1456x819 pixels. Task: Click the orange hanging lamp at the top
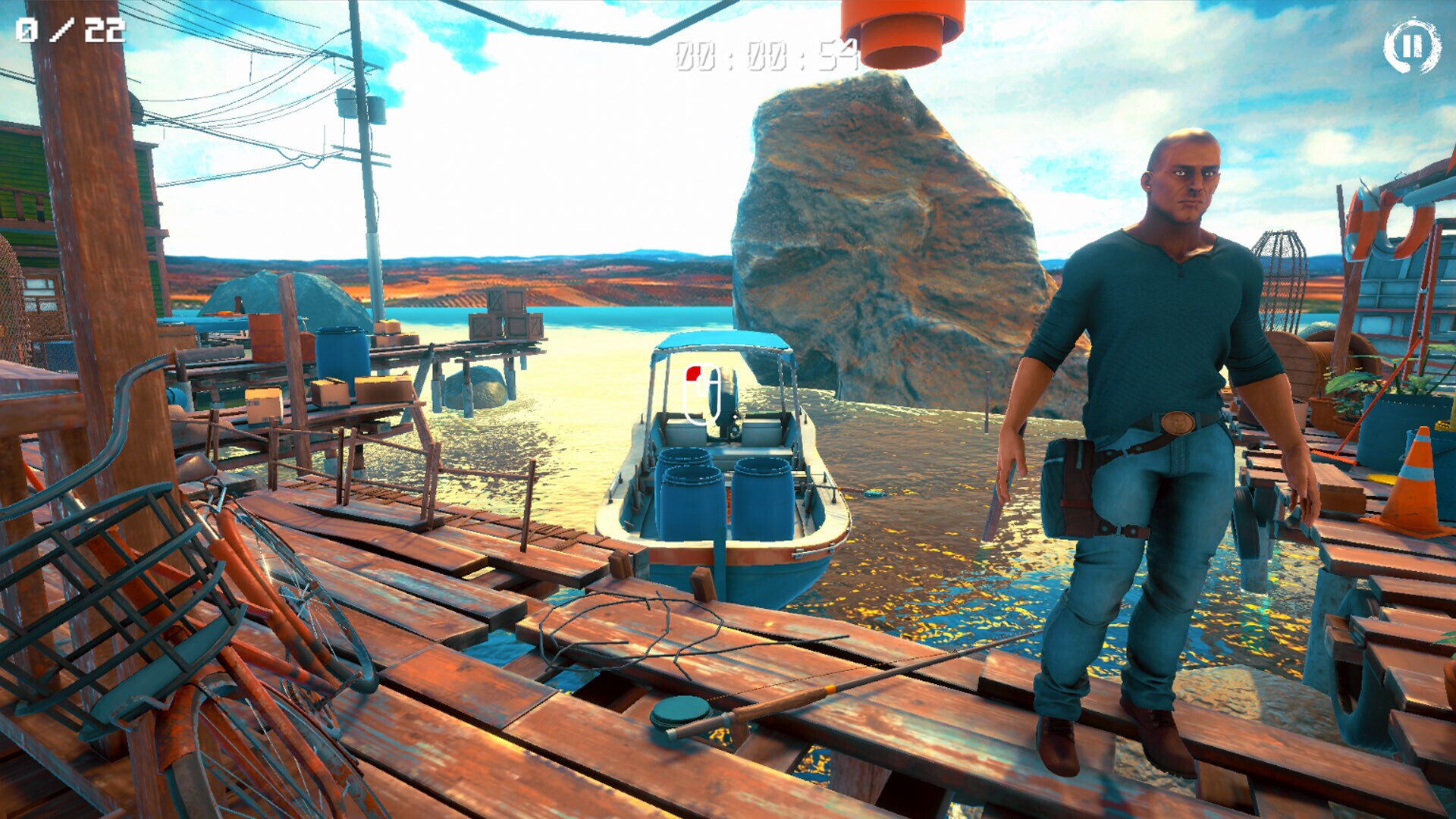tap(899, 34)
